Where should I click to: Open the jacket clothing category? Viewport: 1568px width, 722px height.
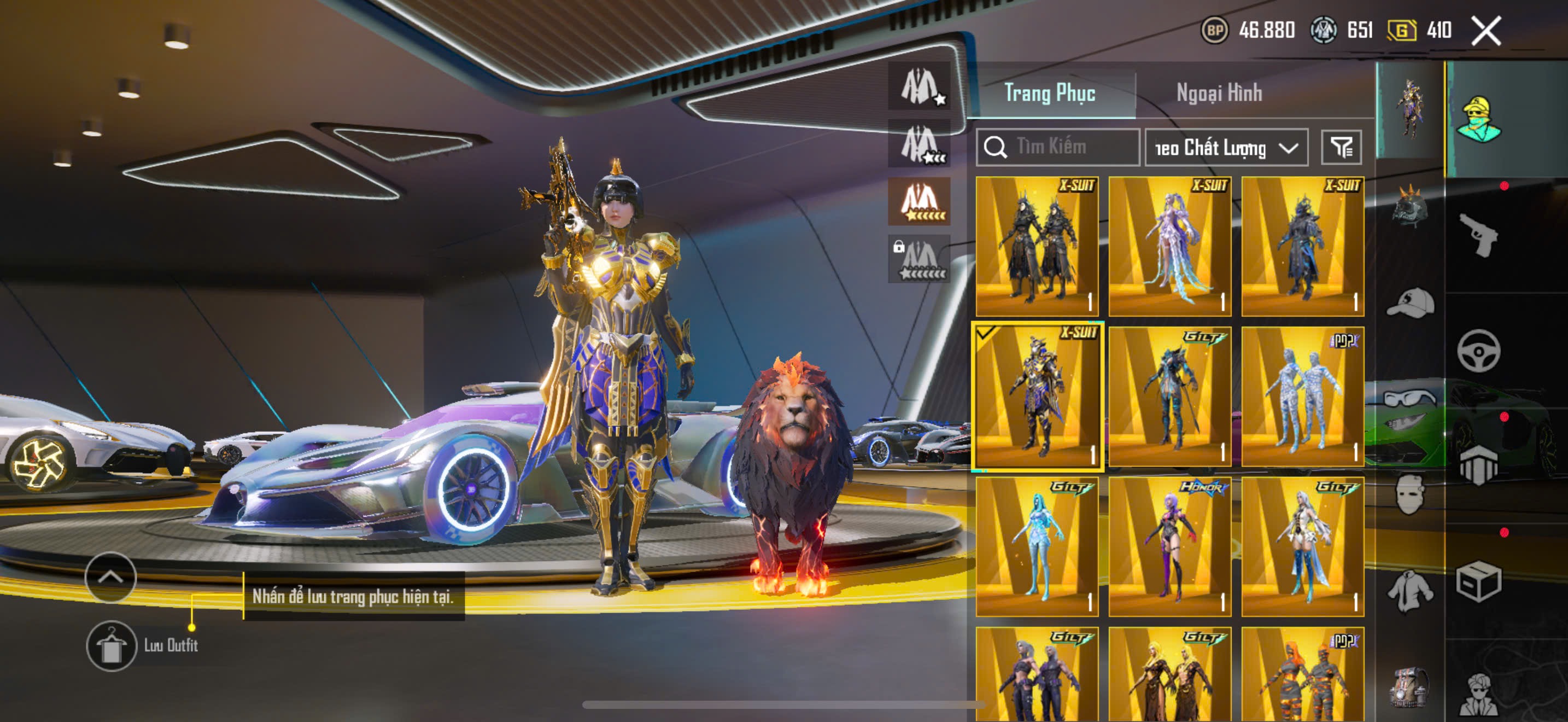(x=1410, y=591)
